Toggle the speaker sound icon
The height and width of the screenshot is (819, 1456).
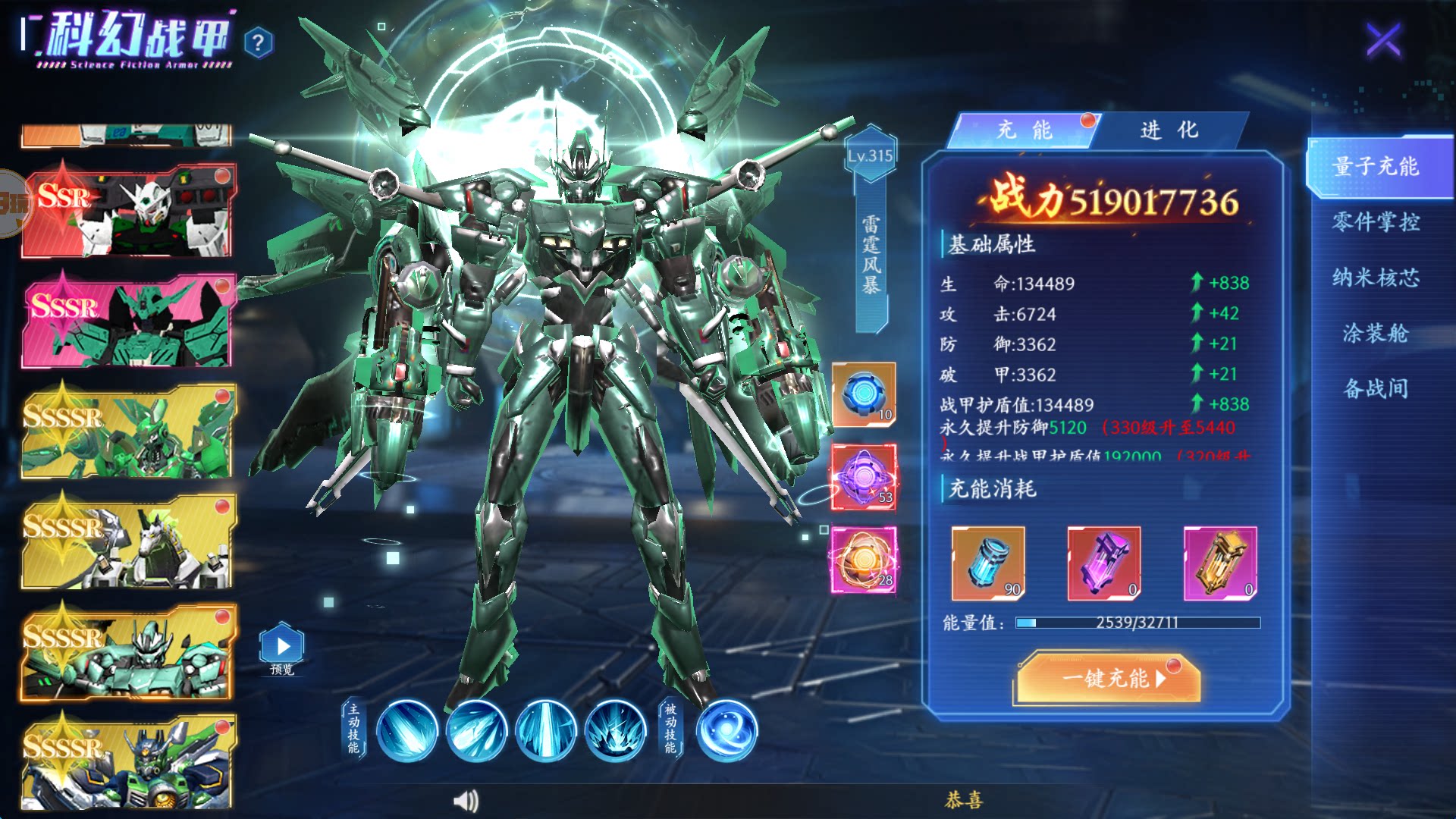466,801
